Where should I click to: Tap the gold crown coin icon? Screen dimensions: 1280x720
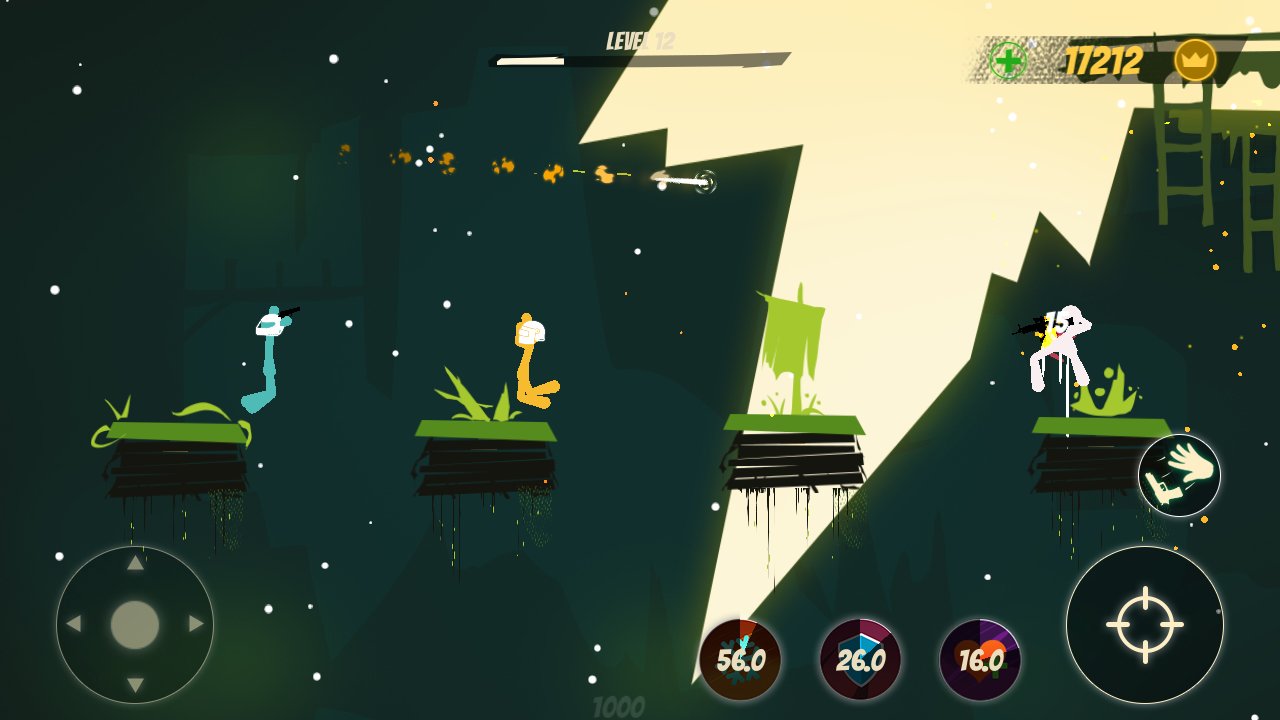(1195, 61)
